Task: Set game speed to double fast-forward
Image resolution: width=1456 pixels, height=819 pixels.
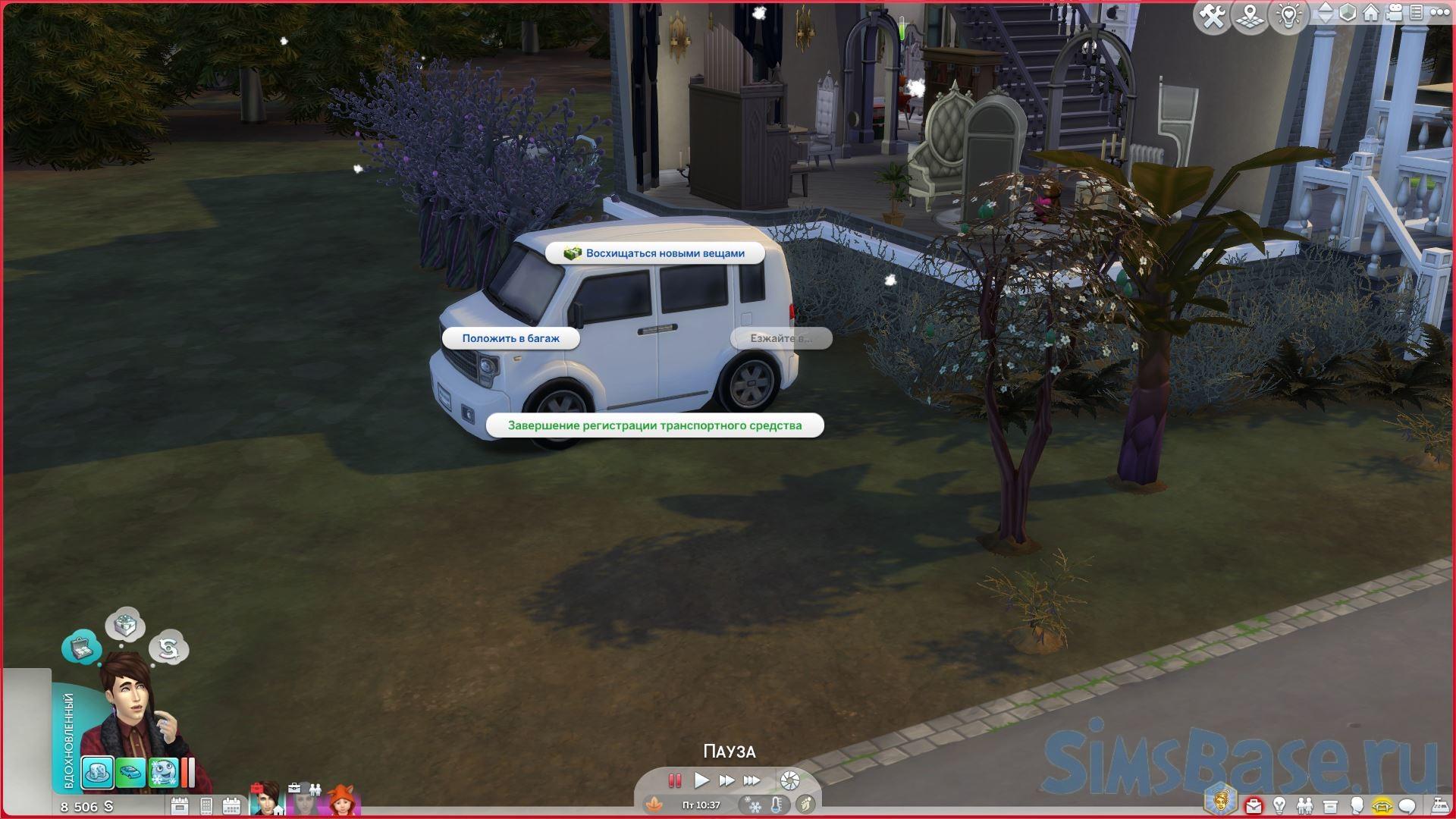Action: point(726,780)
